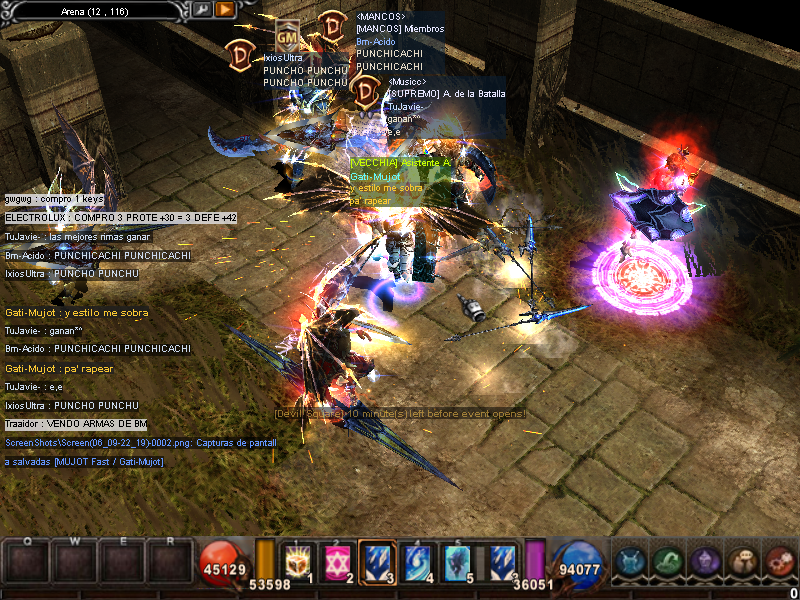
Task: Click the ELECTROLUX trade chat message
Action: click(x=120, y=217)
